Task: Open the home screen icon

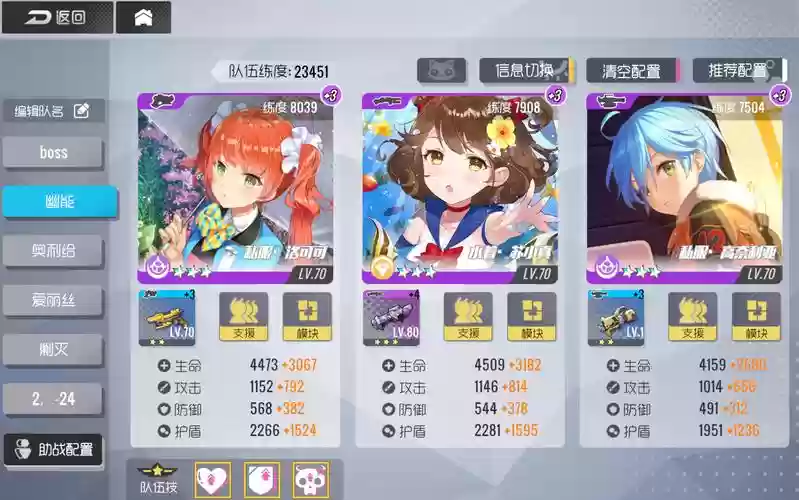Action: coord(143,17)
